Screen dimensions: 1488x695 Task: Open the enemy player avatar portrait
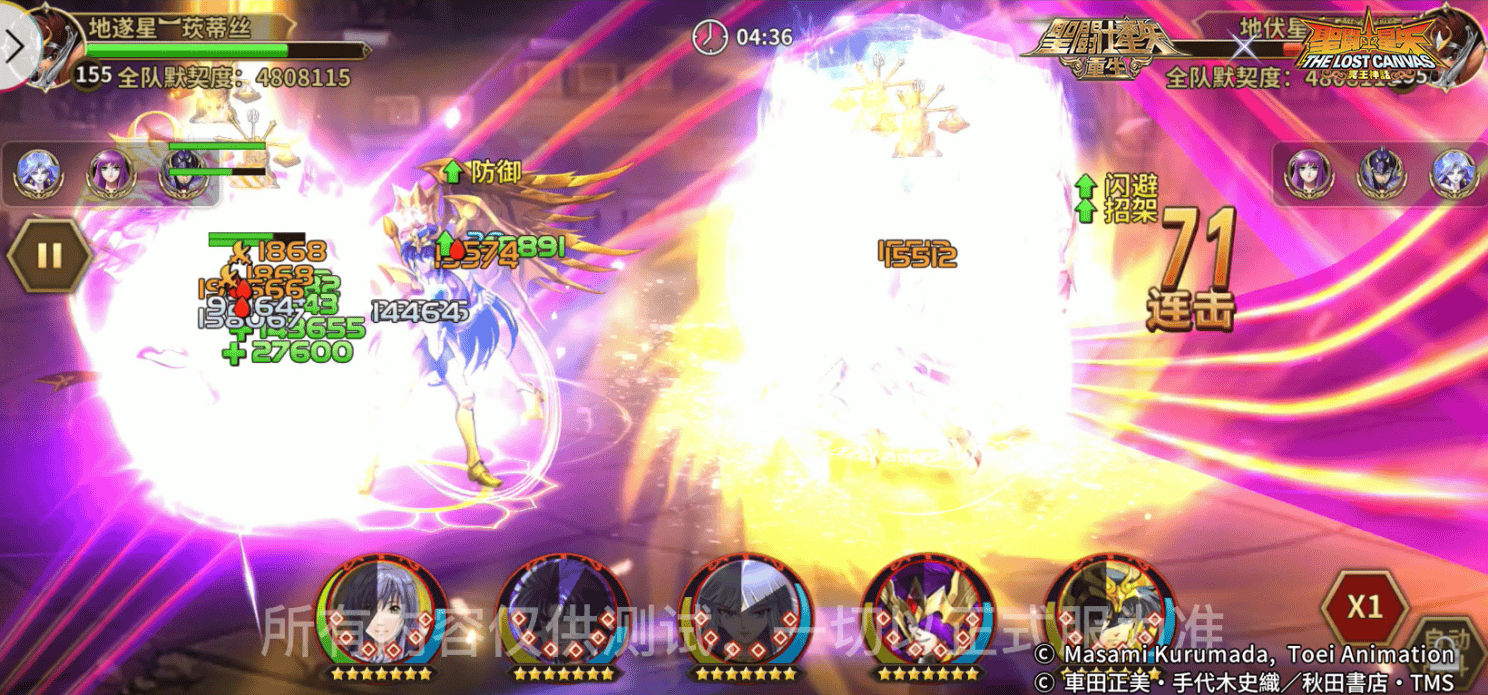coord(1452,45)
